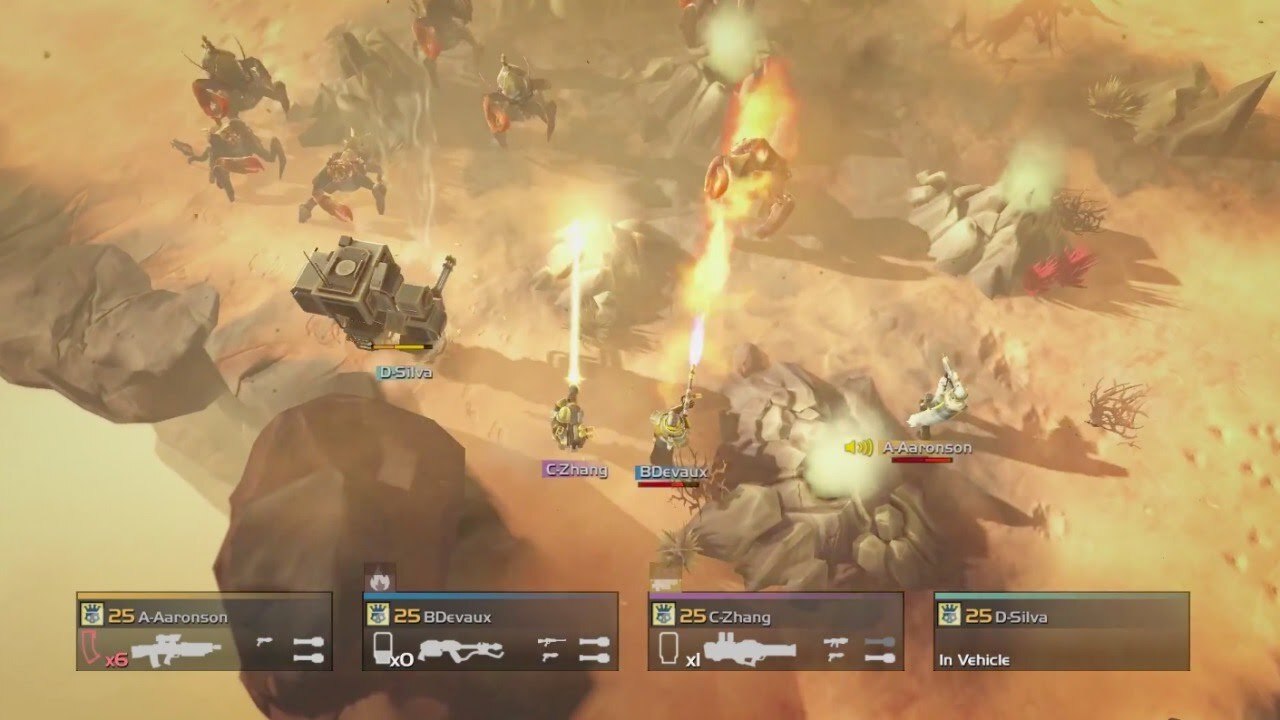The height and width of the screenshot is (720, 1280).
Task: Click D-Silva's rank badge icon
Action: coord(950,616)
